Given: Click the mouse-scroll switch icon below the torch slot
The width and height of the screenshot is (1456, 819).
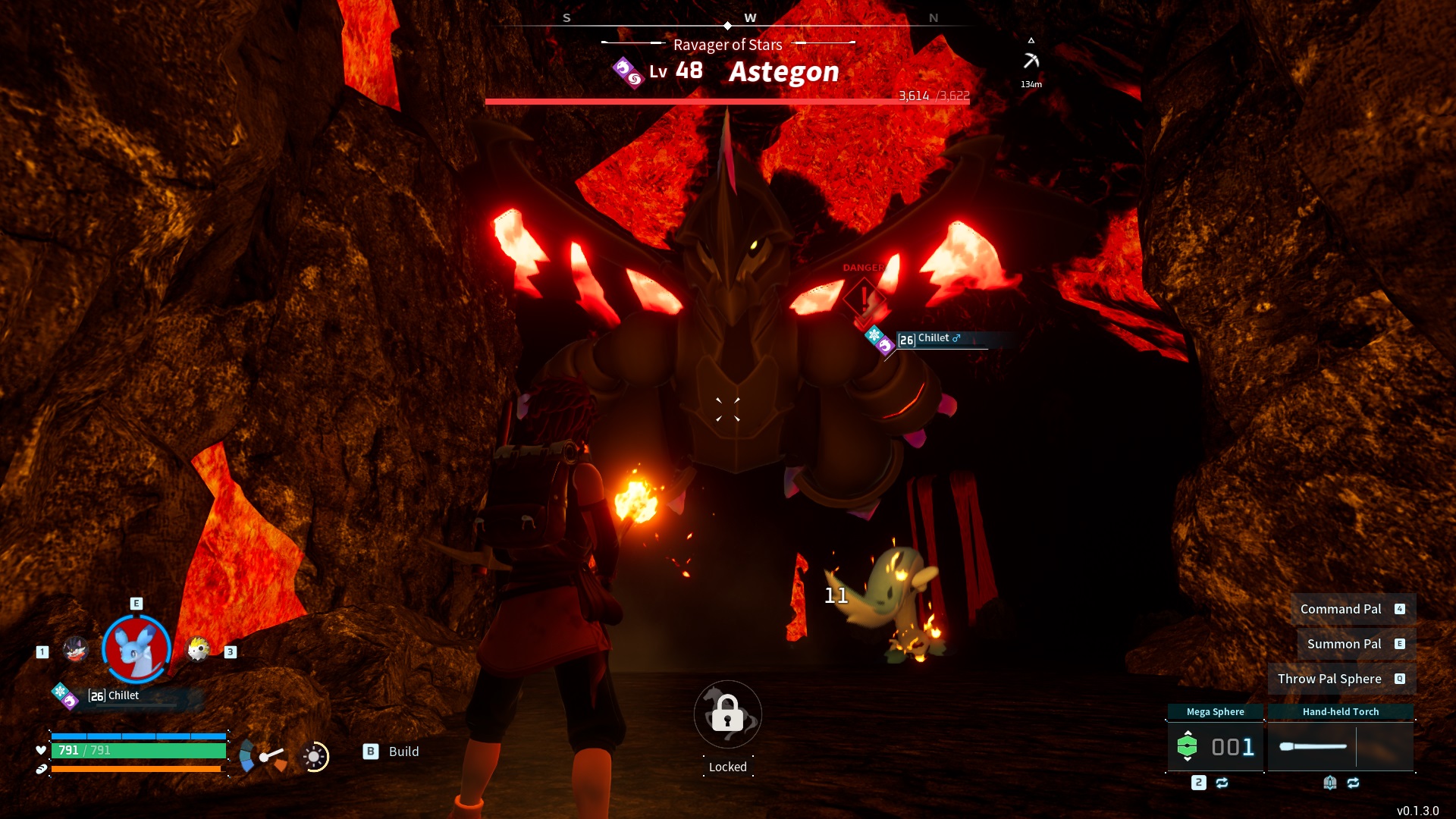Looking at the screenshot, I should pyautogui.click(x=1330, y=784).
